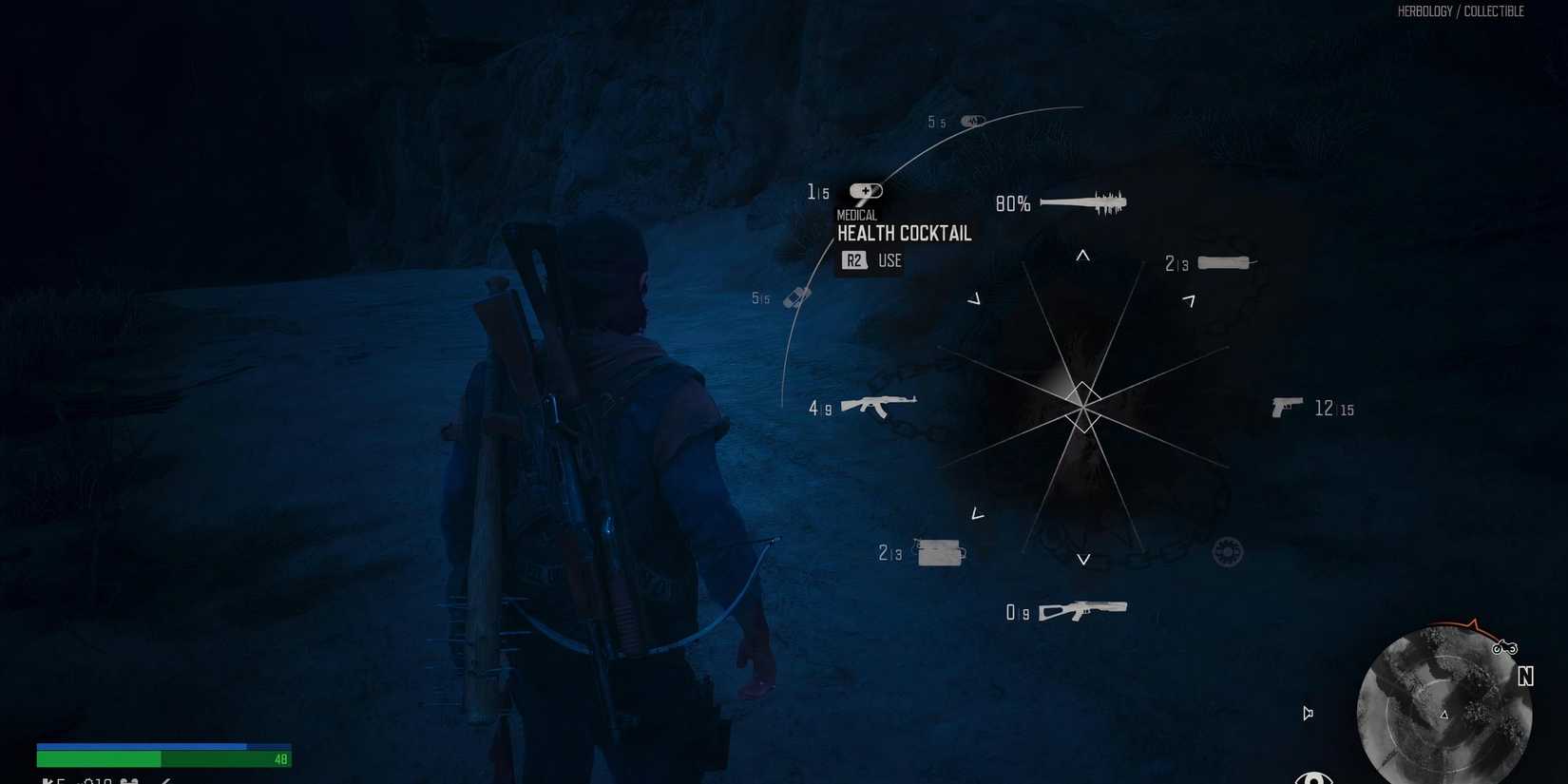Click the N compass marker on the minimap
The image size is (1568, 784).
click(x=1527, y=677)
